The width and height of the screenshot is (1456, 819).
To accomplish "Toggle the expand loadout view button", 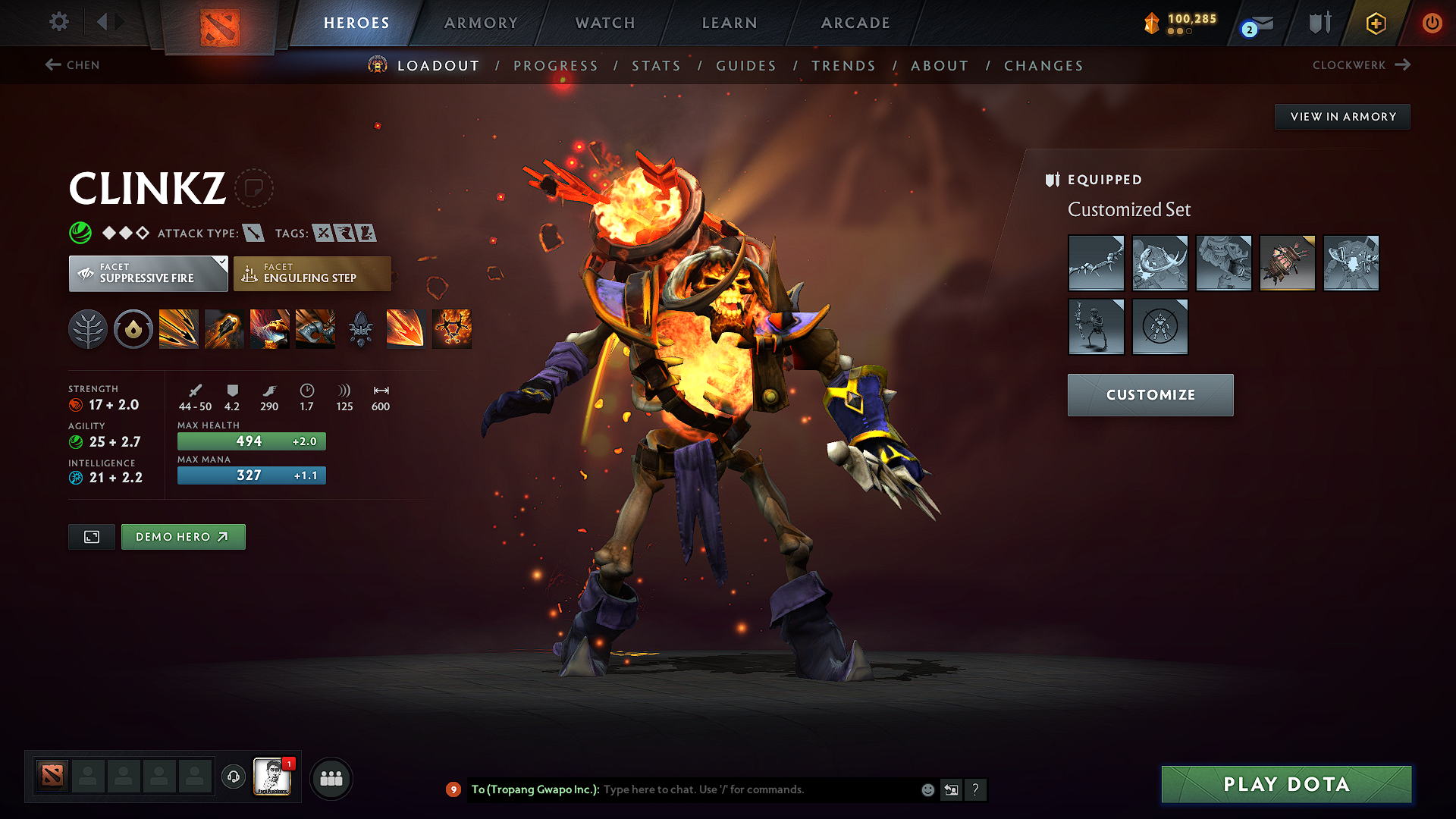I will click(91, 536).
